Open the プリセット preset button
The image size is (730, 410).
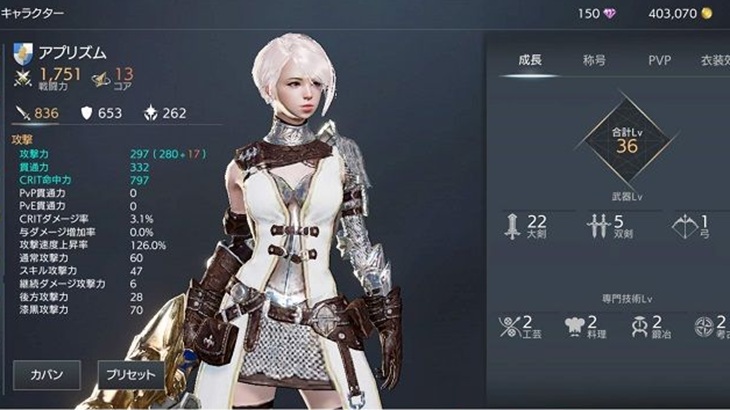pos(129,376)
